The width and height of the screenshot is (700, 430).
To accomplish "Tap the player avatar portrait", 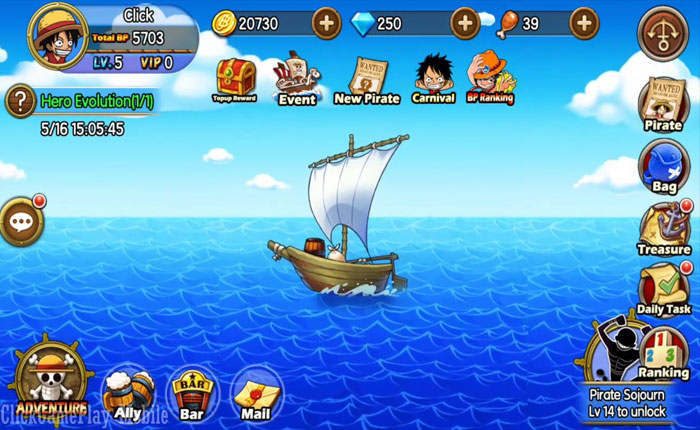I will (57, 37).
